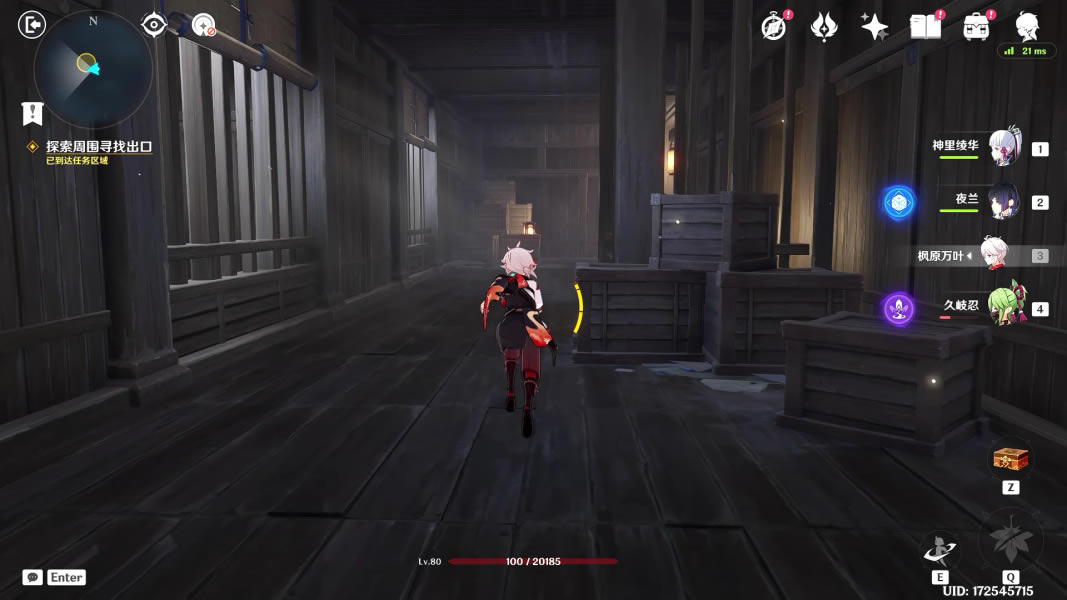Open the Wish star icon

(x=823, y=27)
